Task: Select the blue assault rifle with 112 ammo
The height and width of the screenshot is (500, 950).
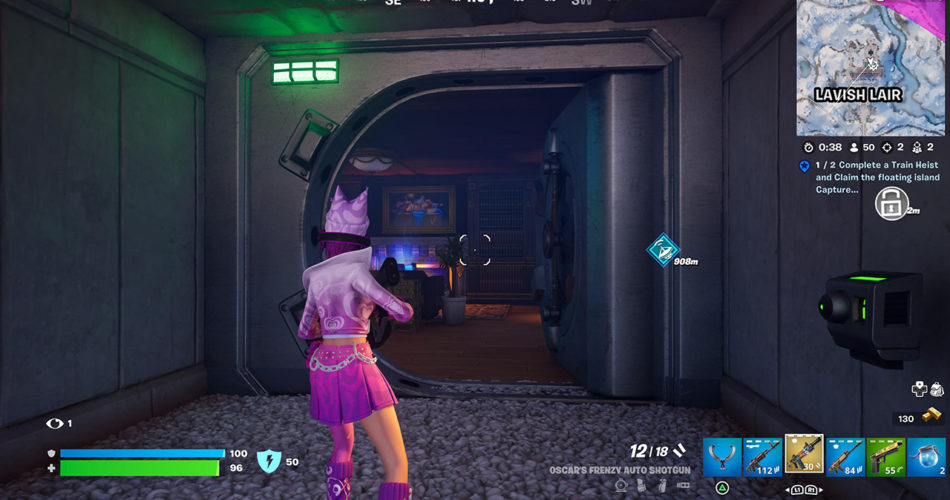Action: [763, 457]
